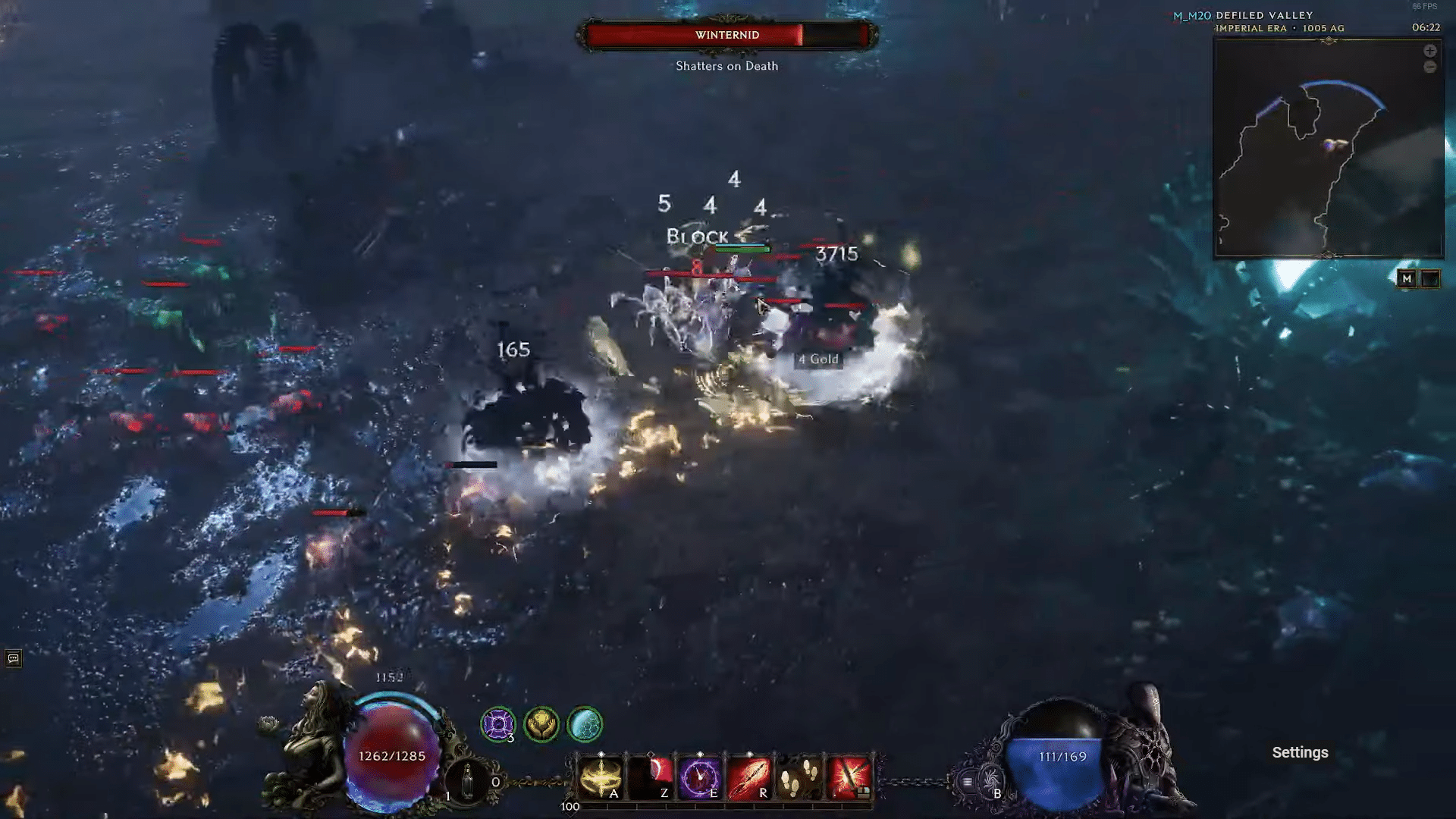Open Settings
This screenshot has height=819, width=1456.
1300,752
